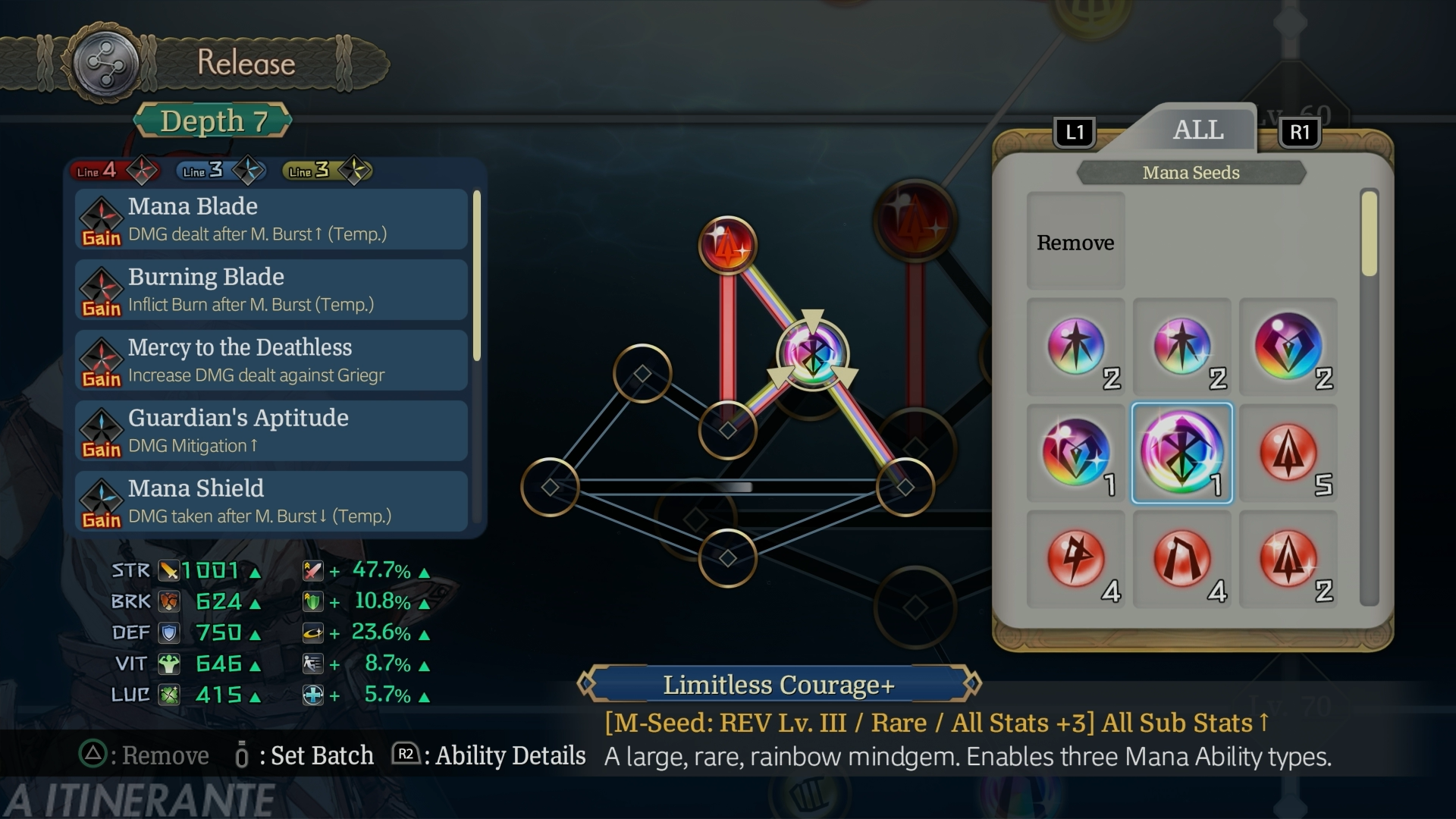
Task: Pick the red arrow seed with quantity 5
Action: pyautogui.click(x=1288, y=453)
